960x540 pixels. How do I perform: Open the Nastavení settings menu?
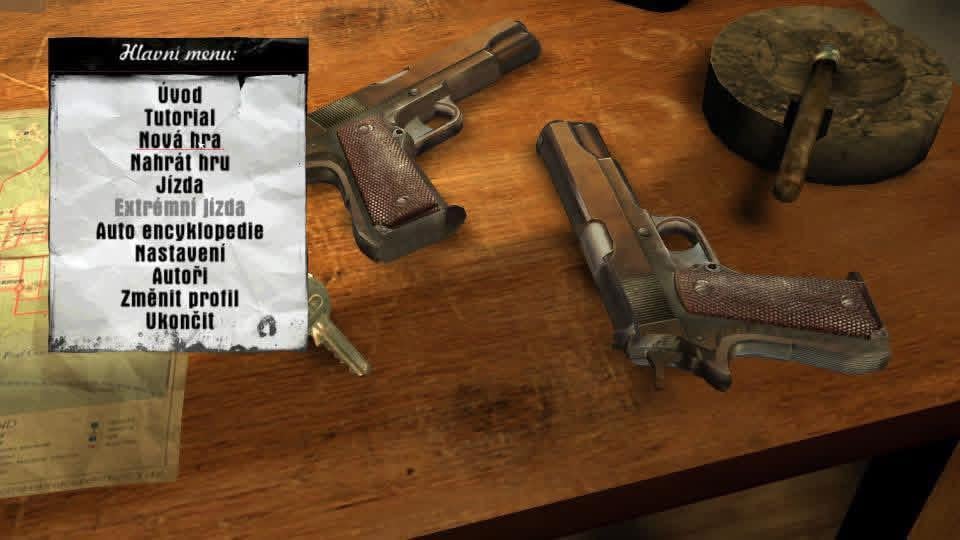click(x=180, y=253)
